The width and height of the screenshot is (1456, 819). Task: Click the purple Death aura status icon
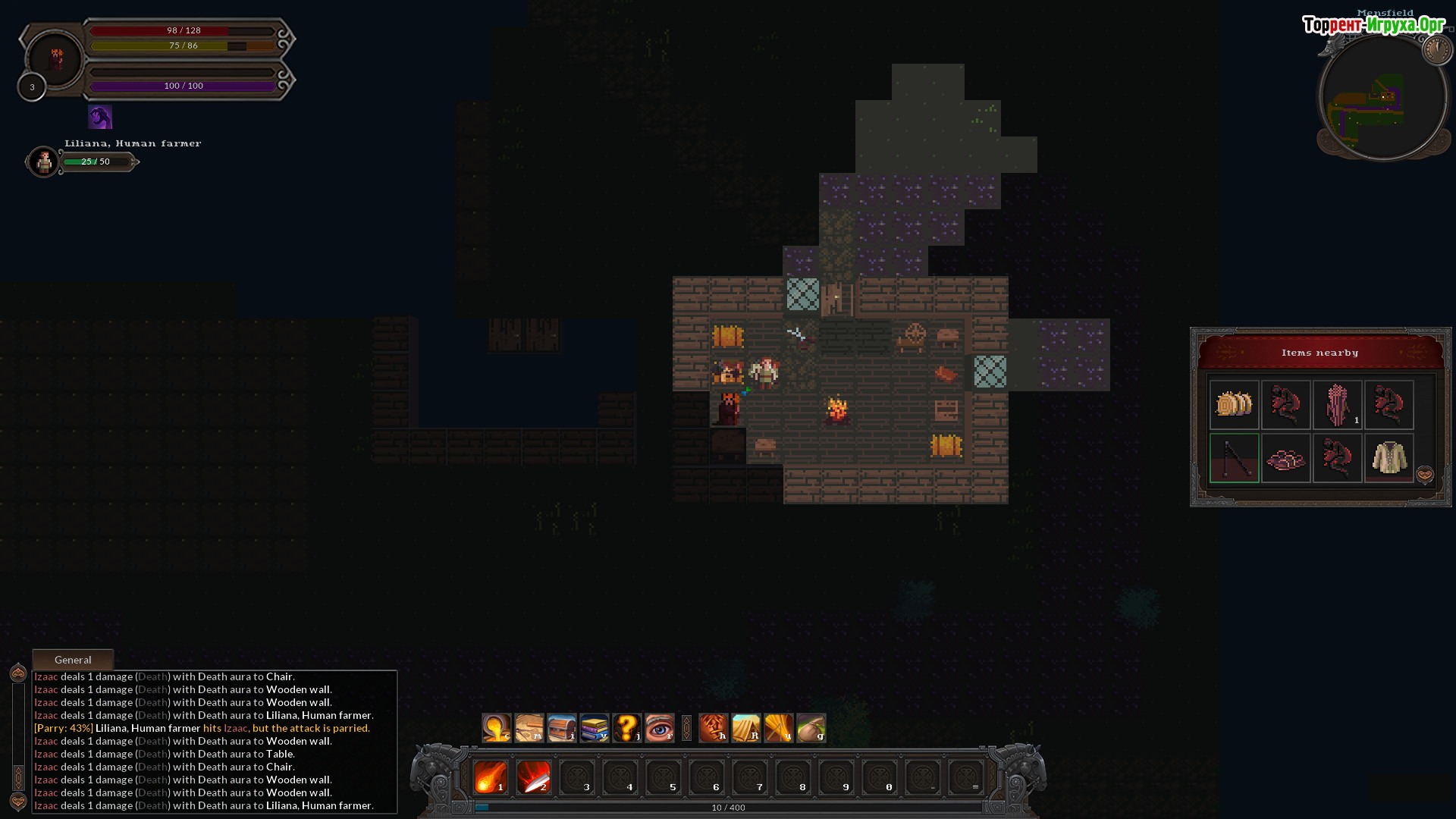tap(100, 118)
